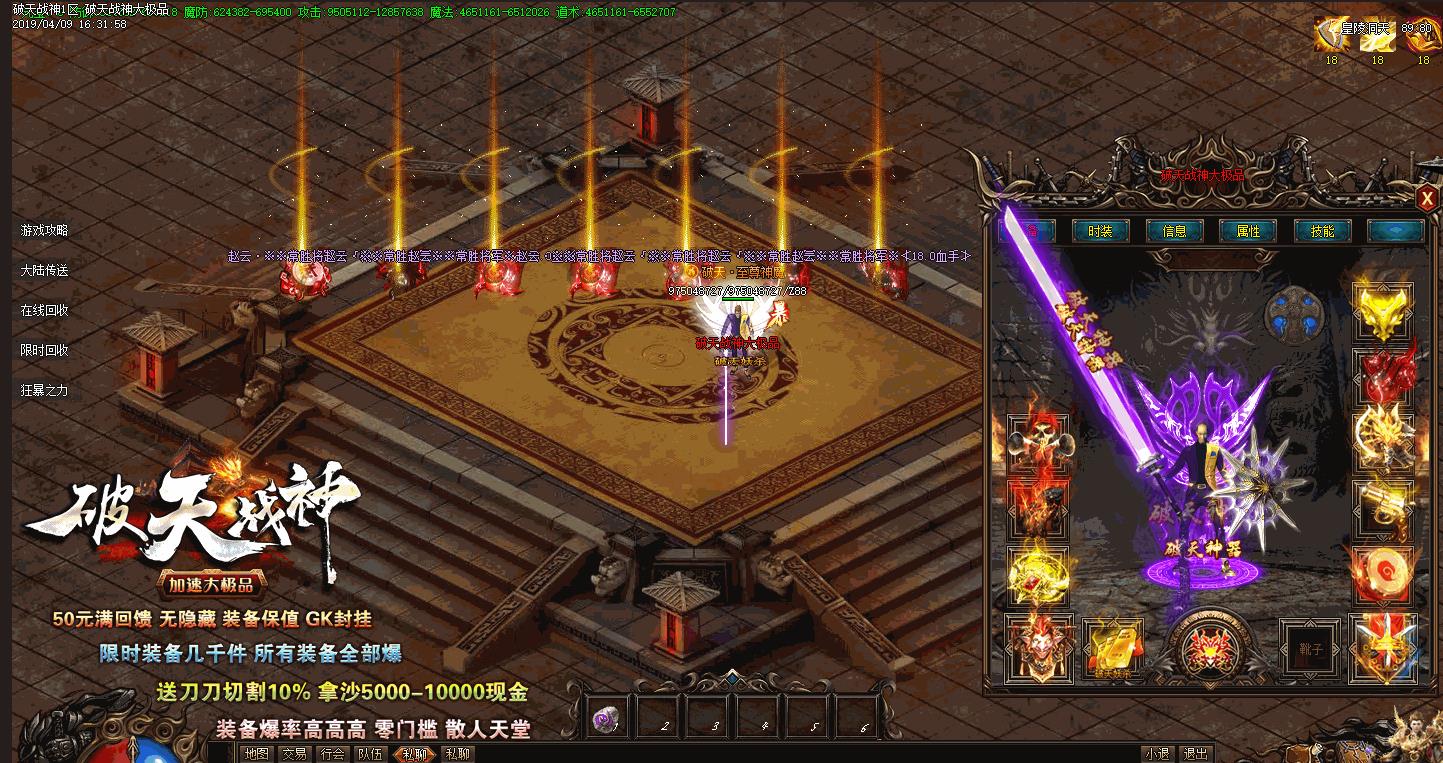Close the character equipment panel
The width and height of the screenshot is (1443, 763).
pos(1426,198)
